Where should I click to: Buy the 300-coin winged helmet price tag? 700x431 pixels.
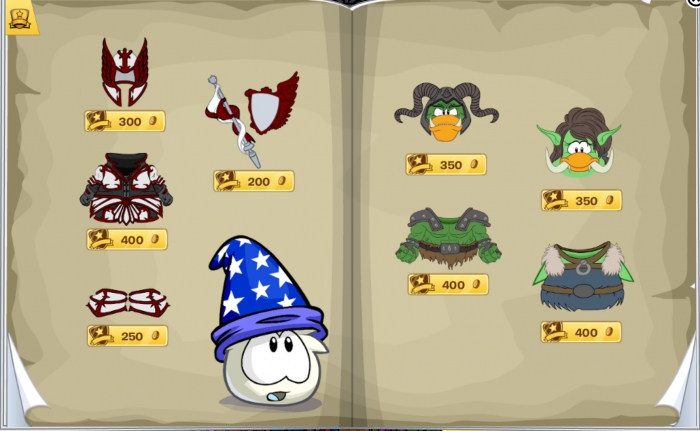(x=125, y=121)
